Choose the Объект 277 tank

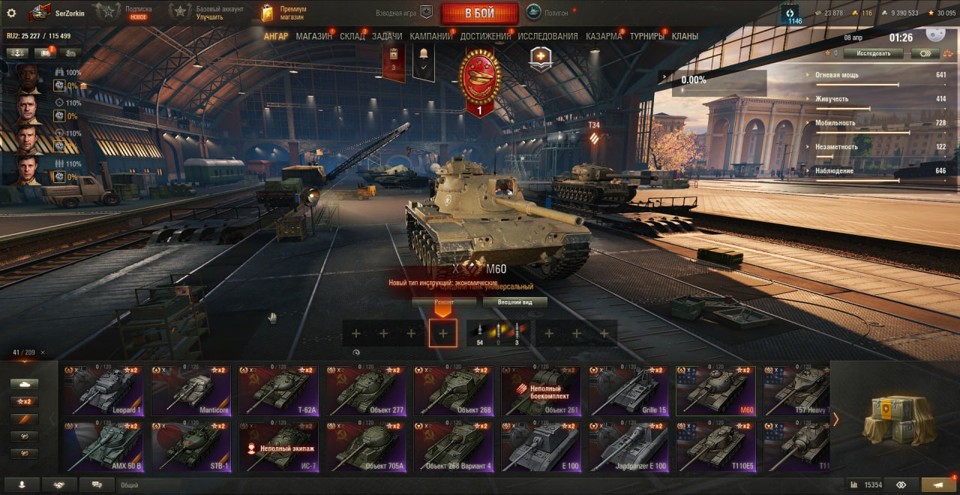click(x=367, y=391)
